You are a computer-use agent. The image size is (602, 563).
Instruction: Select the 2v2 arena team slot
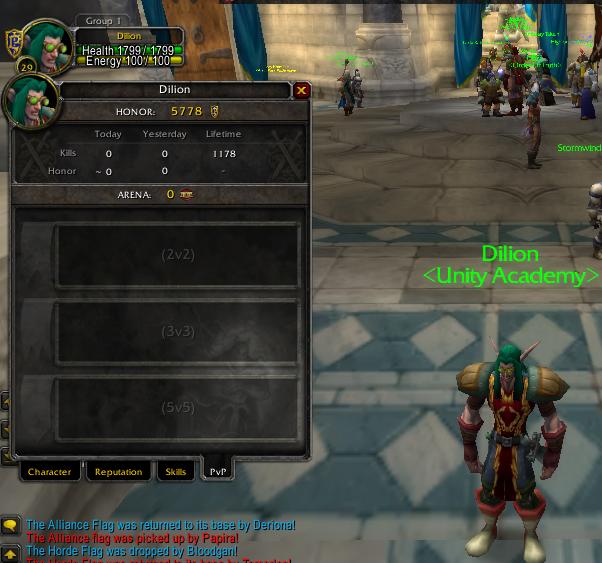tap(177, 255)
